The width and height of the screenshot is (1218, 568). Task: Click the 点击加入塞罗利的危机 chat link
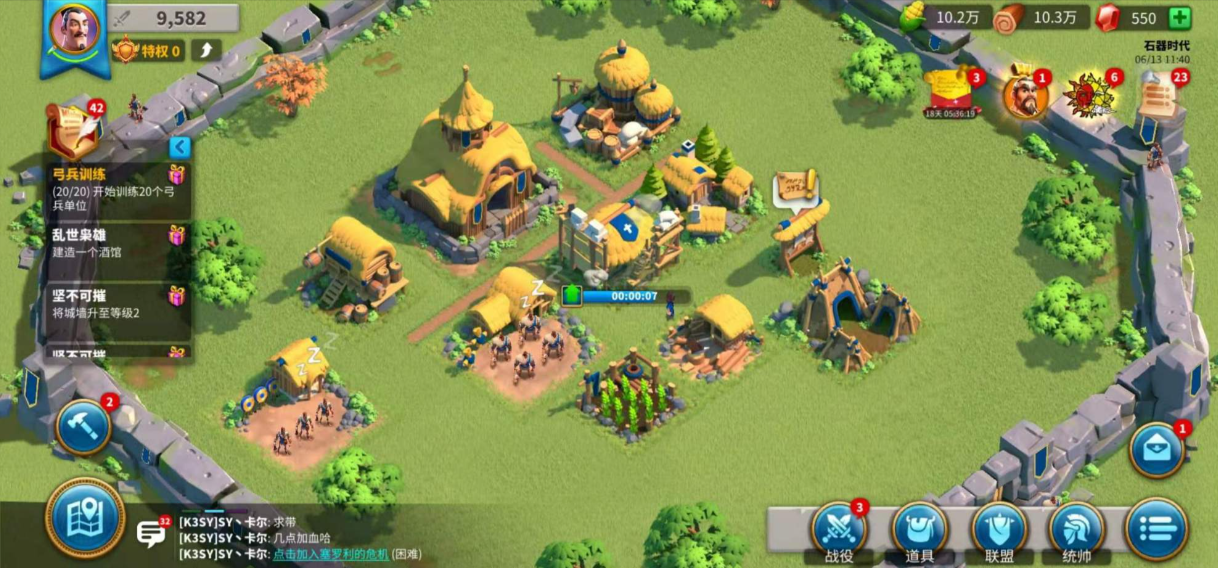(x=330, y=554)
